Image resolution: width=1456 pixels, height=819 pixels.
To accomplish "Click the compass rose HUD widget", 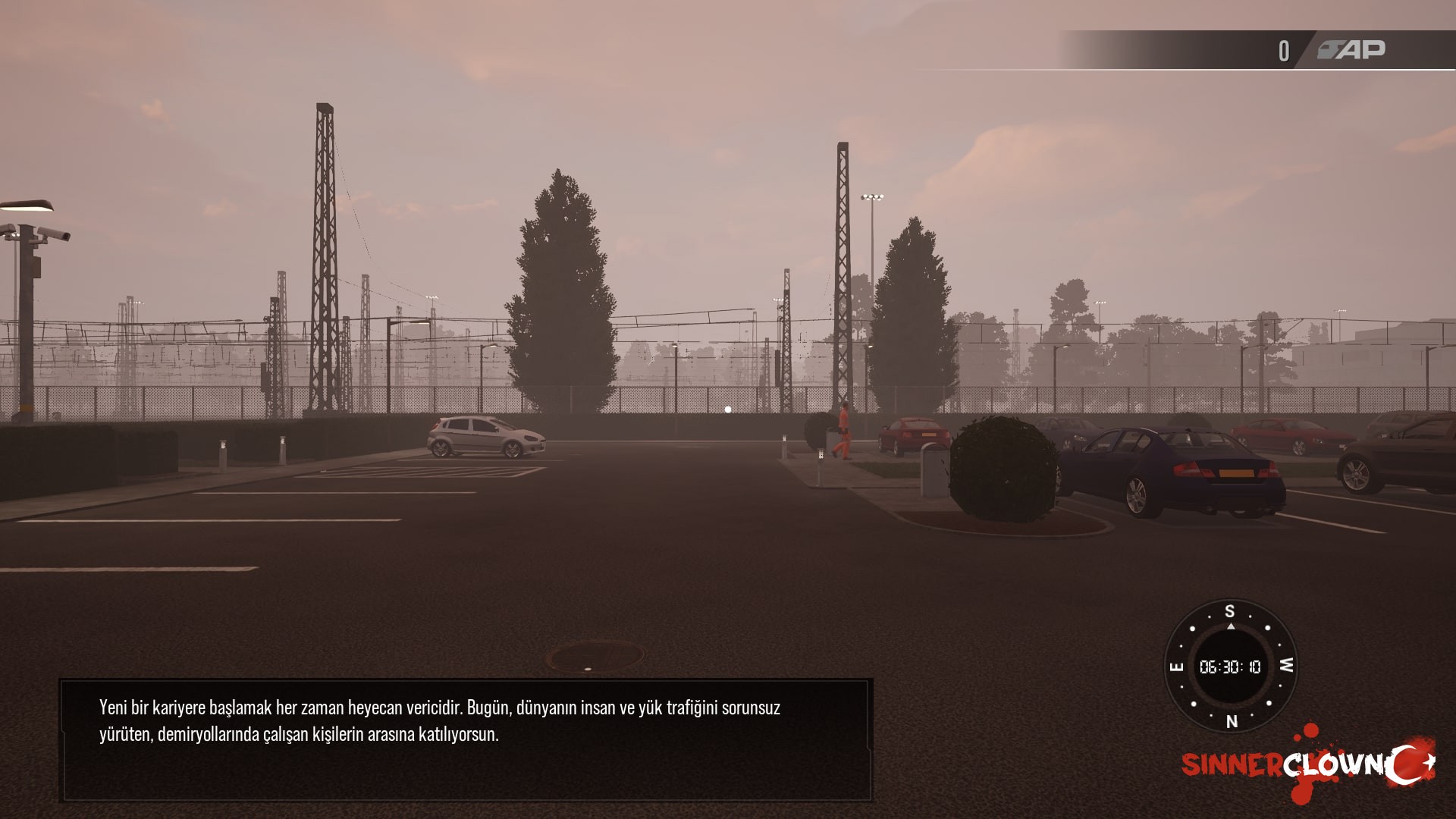I will point(1230,666).
